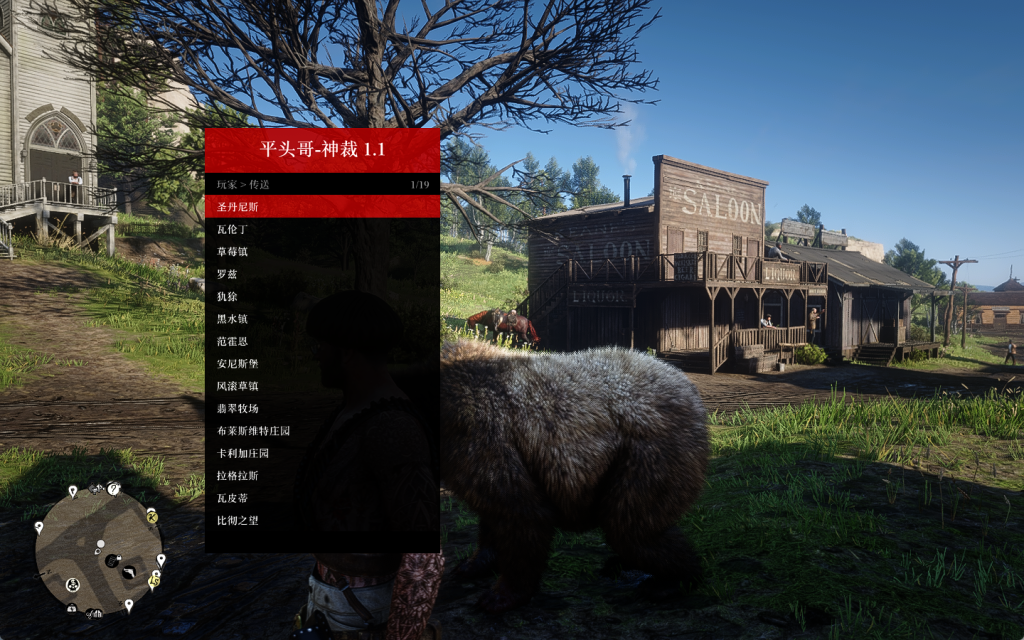
Task: Choose 翡翠牧场 in the list
Action: coord(322,408)
